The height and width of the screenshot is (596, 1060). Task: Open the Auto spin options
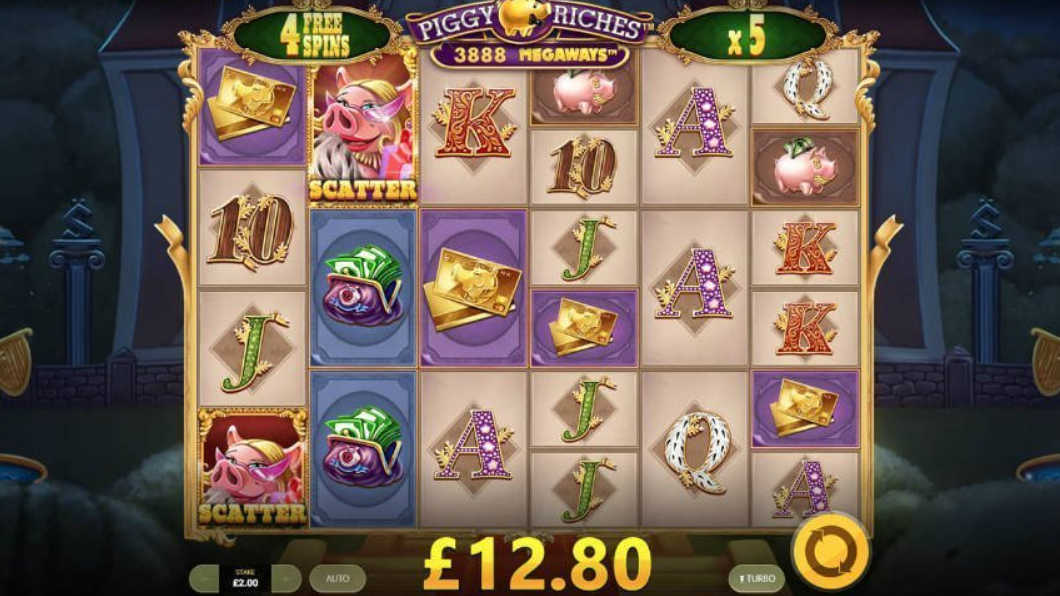pyautogui.click(x=337, y=578)
